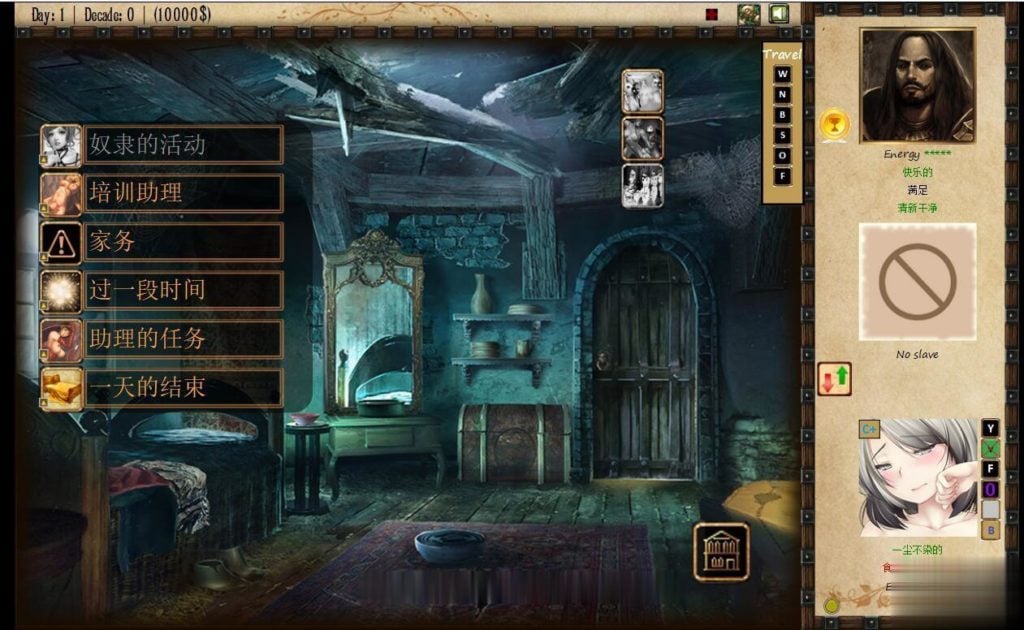End the day with 一天的结束
Screen dimensions: 1024x630
tap(161, 388)
